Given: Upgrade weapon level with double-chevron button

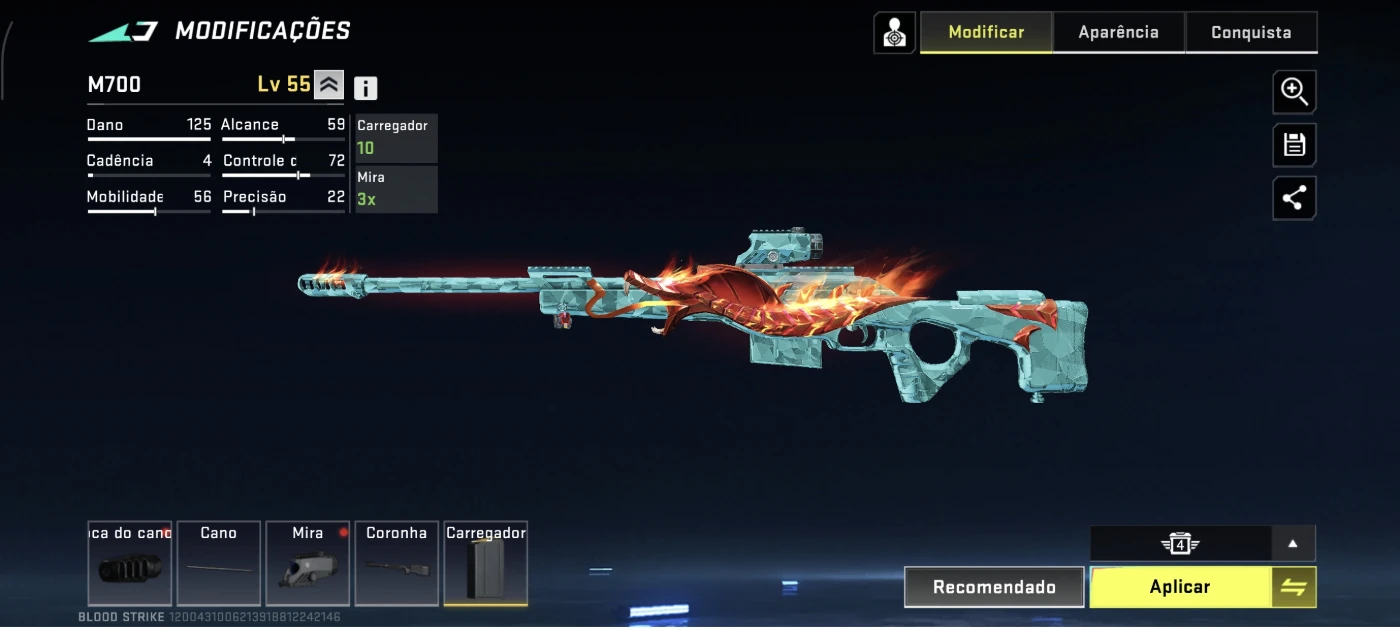Looking at the screenshot, I should point(329,85).
